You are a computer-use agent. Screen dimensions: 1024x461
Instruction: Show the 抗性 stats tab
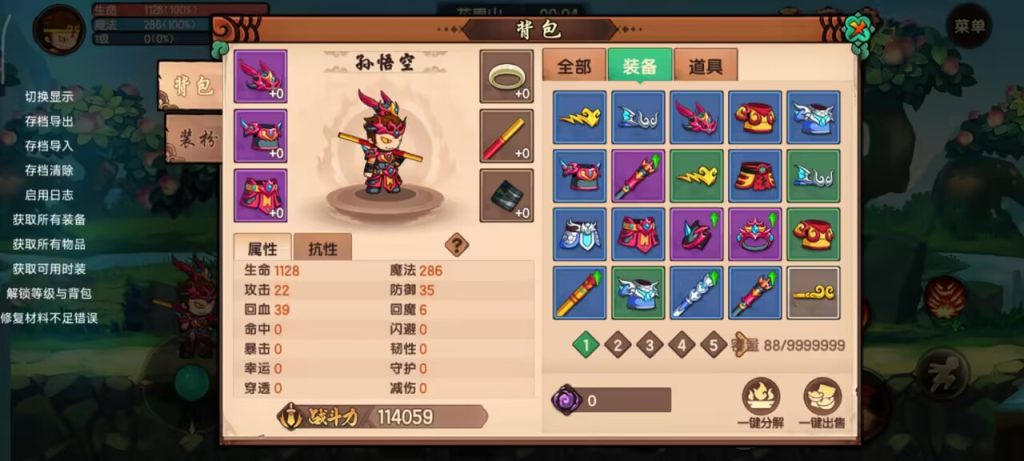click(322, 249)
